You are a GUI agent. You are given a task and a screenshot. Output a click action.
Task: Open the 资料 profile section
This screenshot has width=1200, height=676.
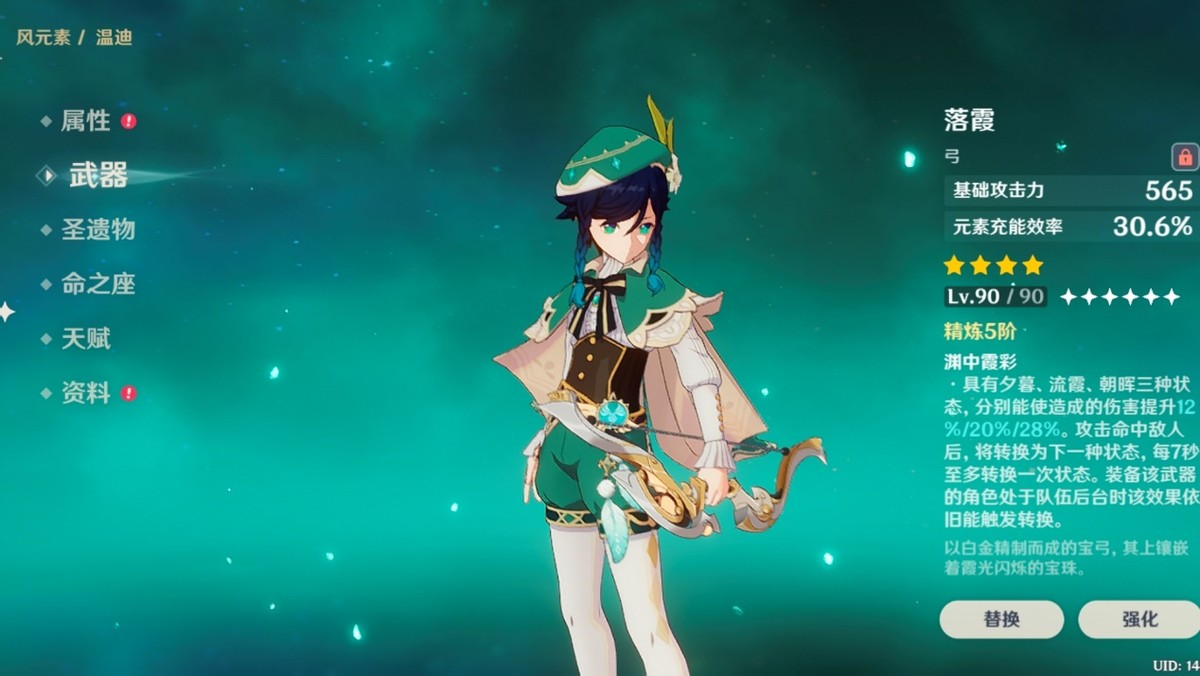point(85,393)
